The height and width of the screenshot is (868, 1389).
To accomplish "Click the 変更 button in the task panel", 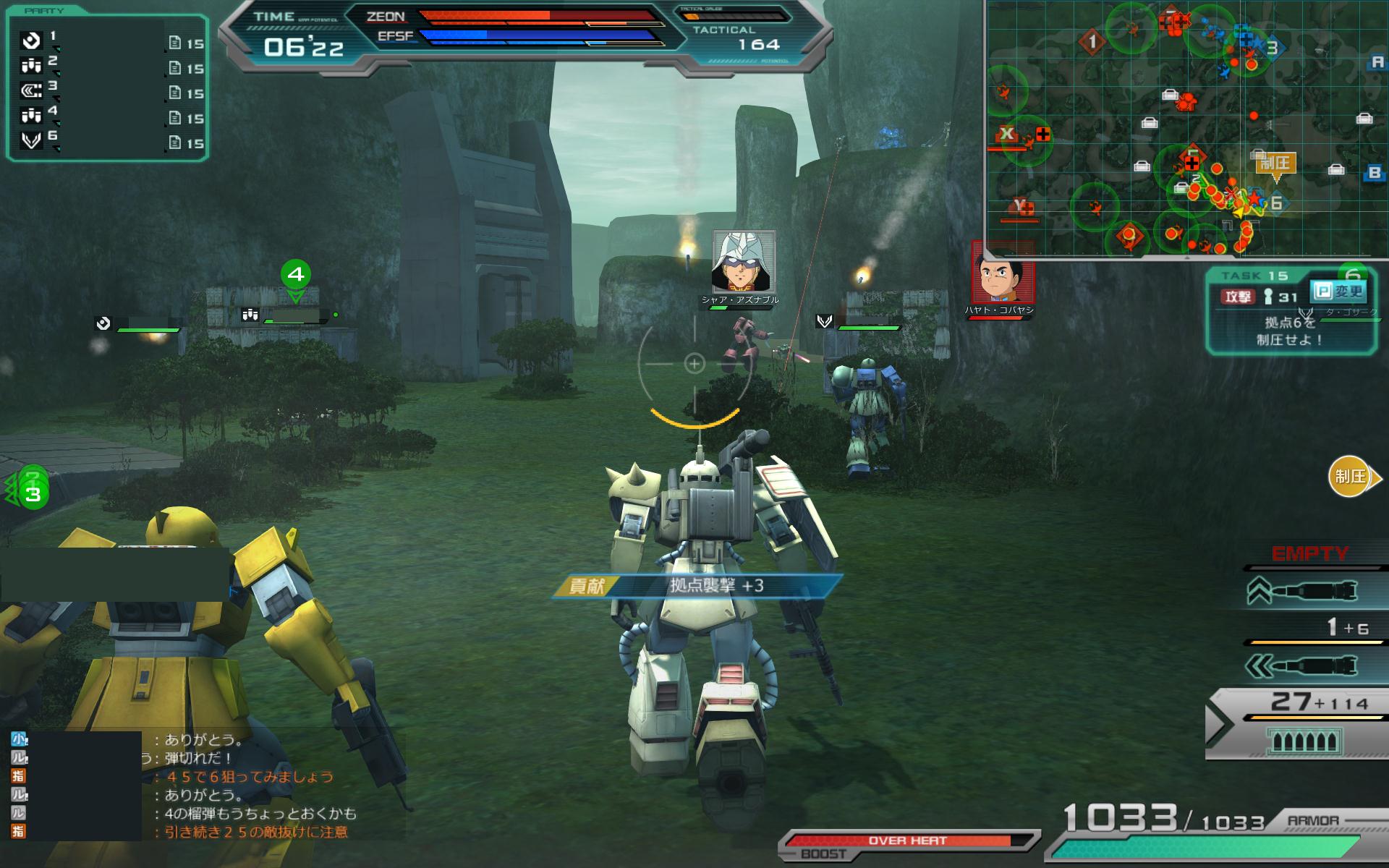I will [1338, 292].
